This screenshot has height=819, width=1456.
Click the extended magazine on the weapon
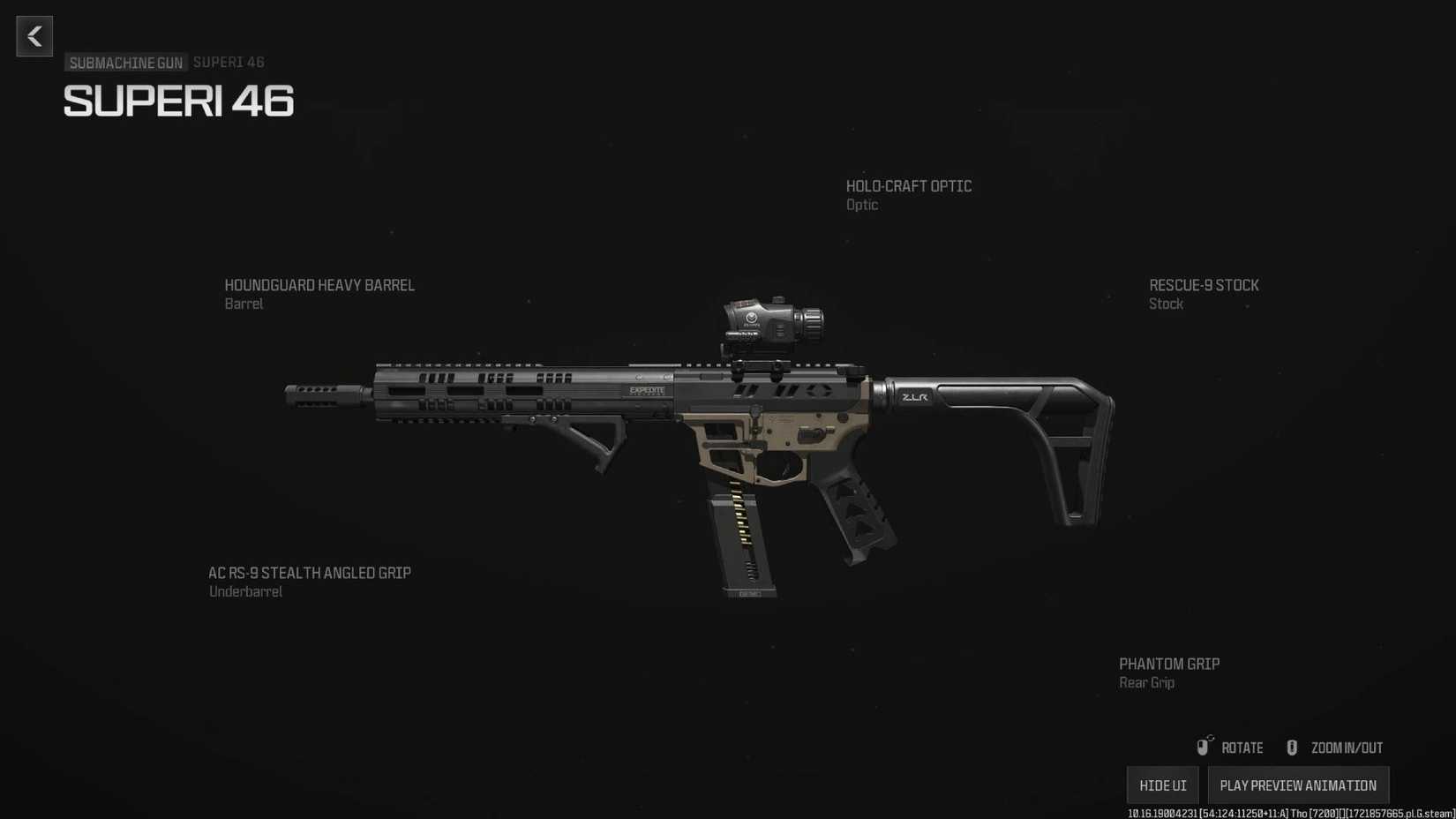click(x=746, y=538)
